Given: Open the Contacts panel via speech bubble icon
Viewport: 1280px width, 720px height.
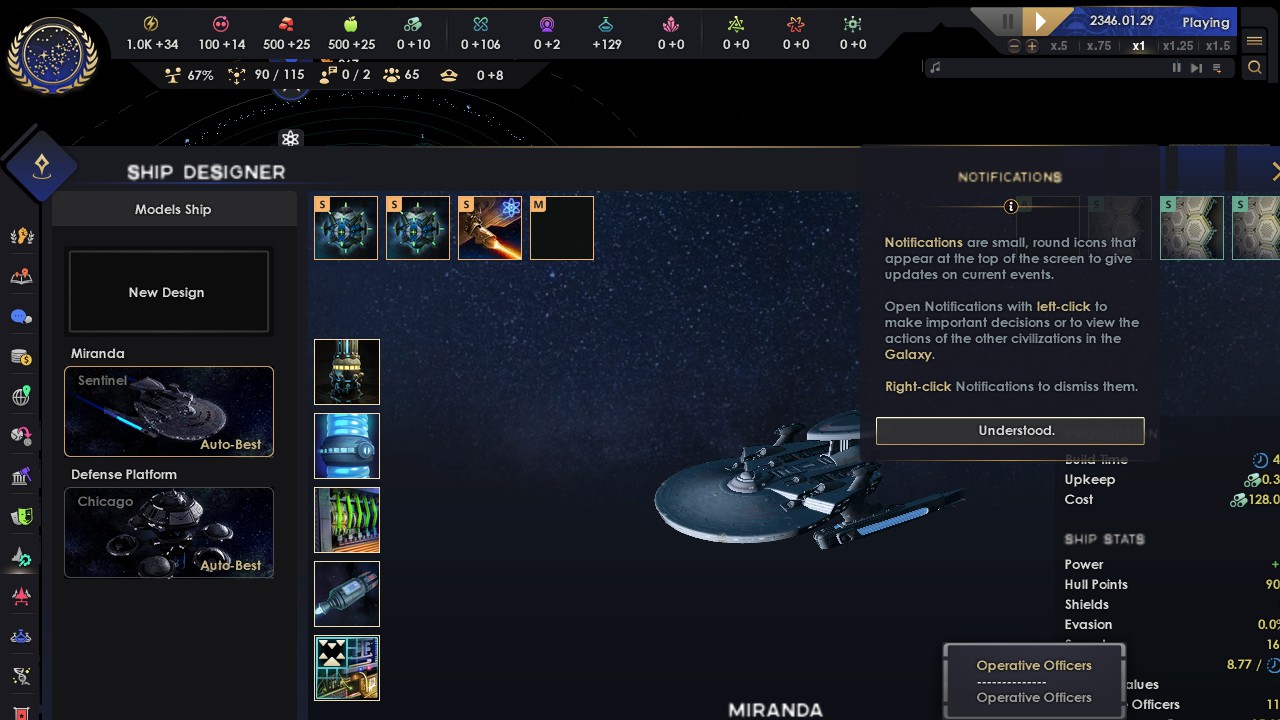Looking at the screenshot, I should 22,316.
